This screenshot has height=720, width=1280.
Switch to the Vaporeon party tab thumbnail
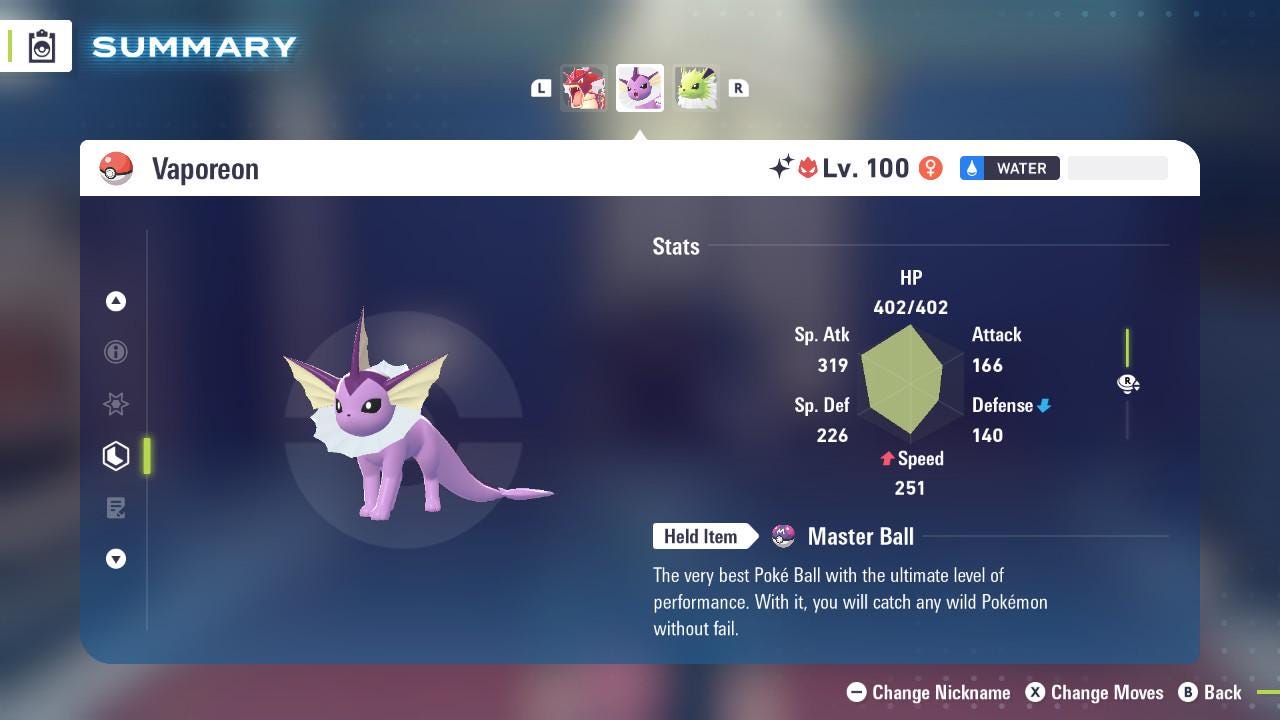639,88
